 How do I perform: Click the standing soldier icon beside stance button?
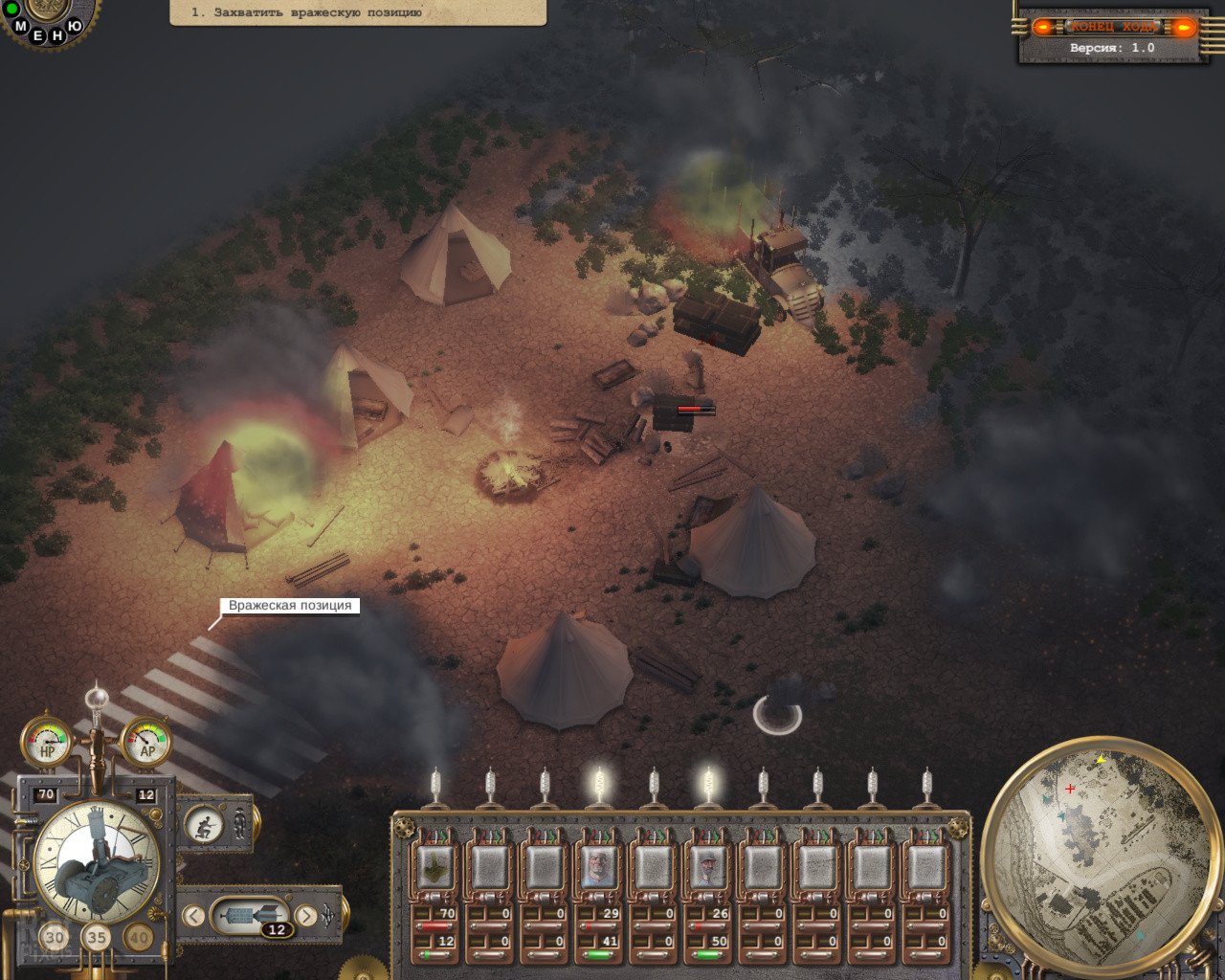click(x=240, y=823)
